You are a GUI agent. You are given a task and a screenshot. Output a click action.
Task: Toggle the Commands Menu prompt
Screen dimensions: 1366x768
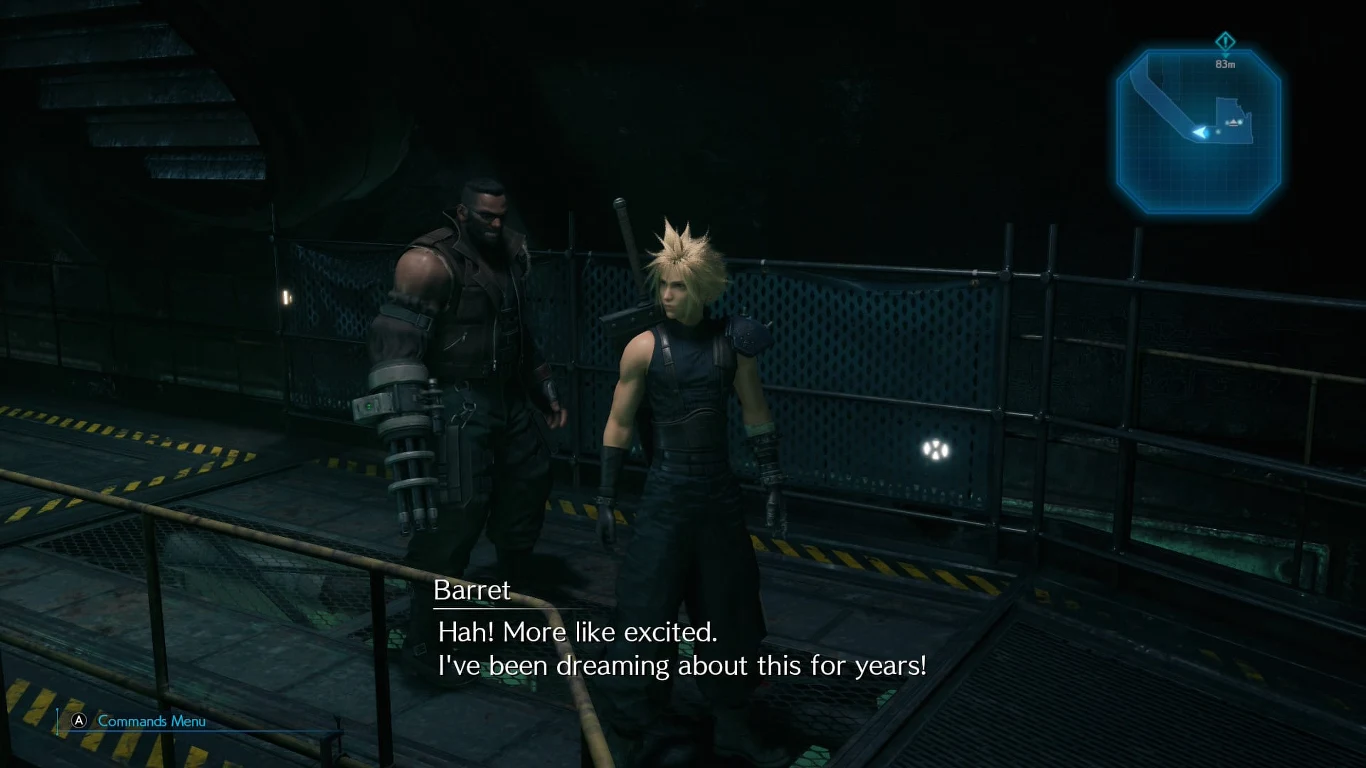(x=150, y=721)
